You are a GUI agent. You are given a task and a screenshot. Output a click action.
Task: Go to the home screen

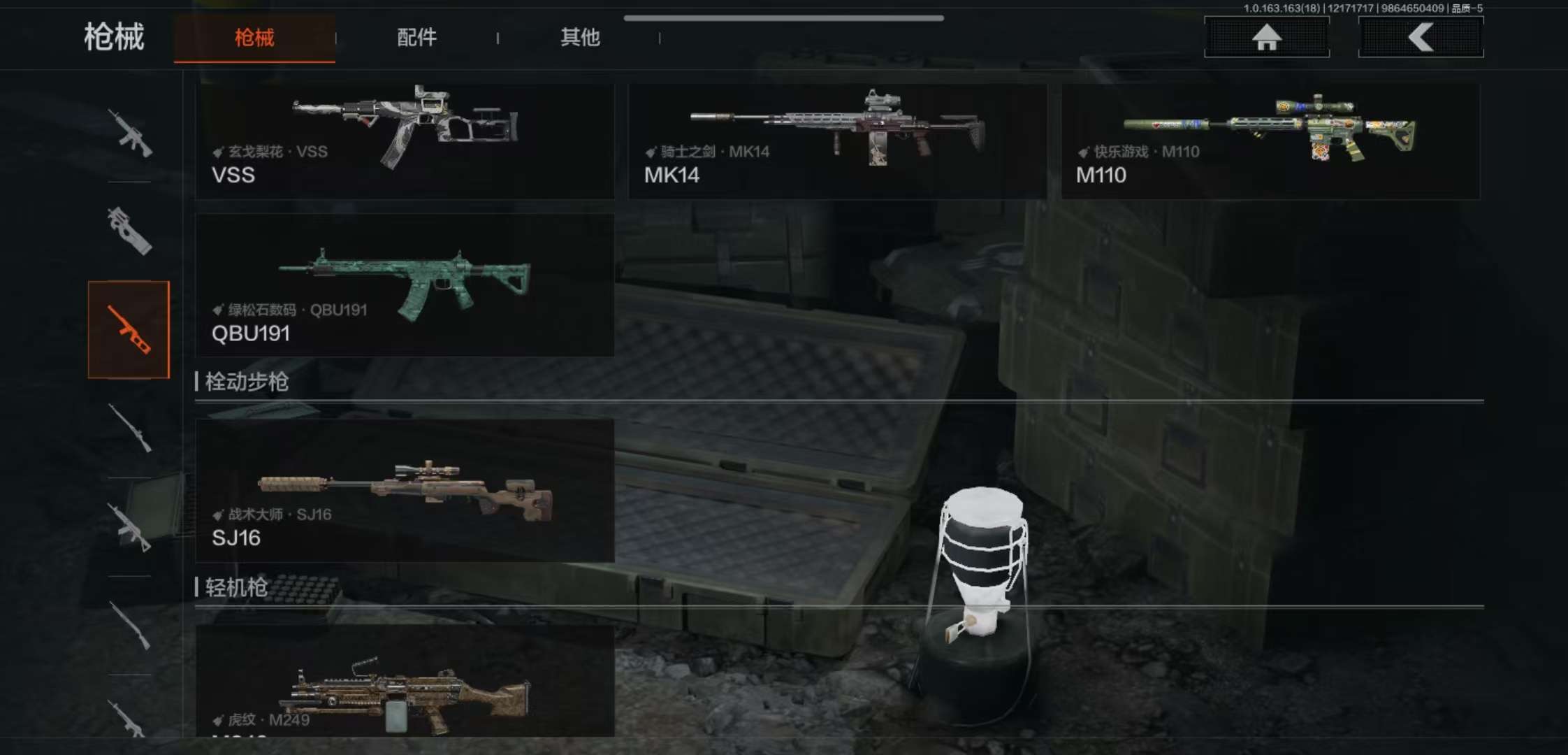coord(1266,37)
